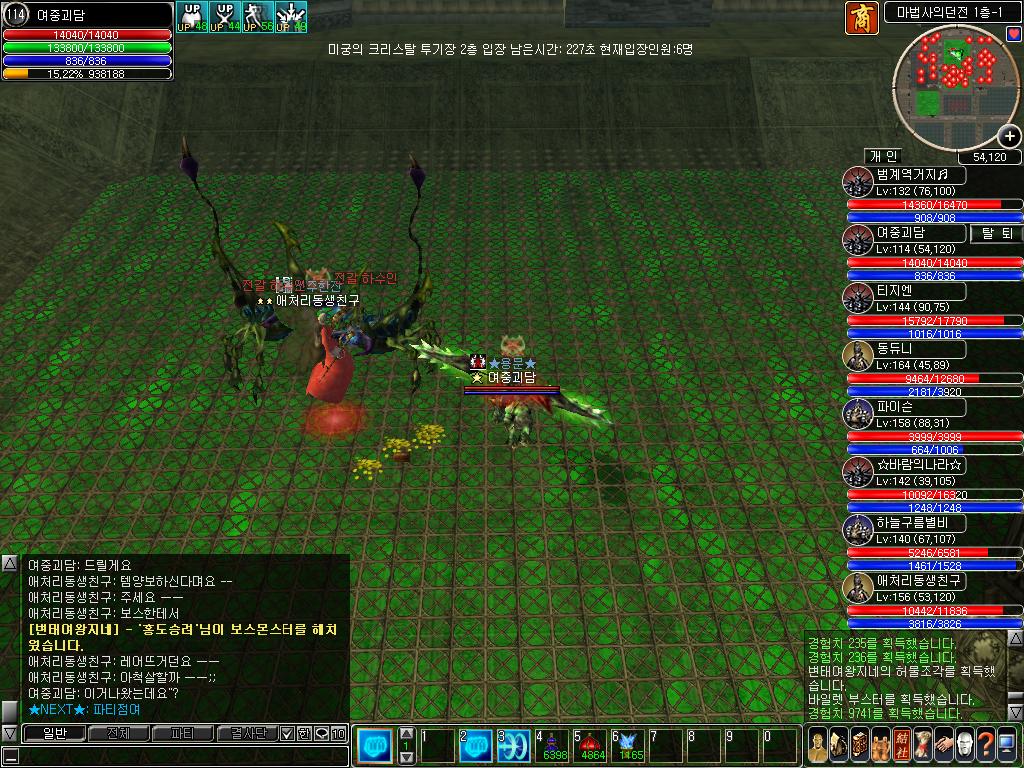This screenshot has width=1024, height=768.
Task: Switch to the 일반 chat tab
Action: pos(53,734)
